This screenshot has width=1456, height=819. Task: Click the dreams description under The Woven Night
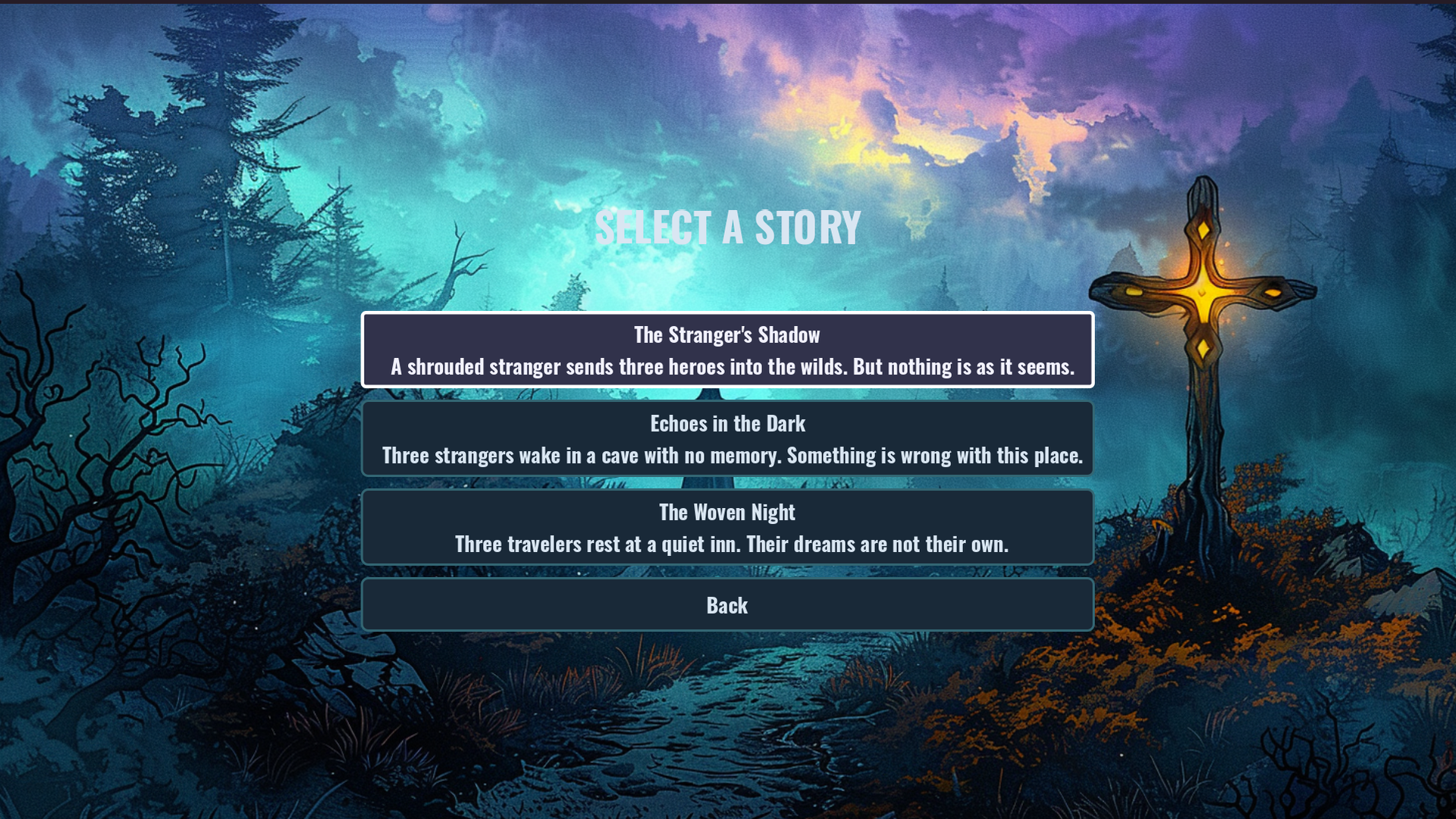[x=726, y=544]
